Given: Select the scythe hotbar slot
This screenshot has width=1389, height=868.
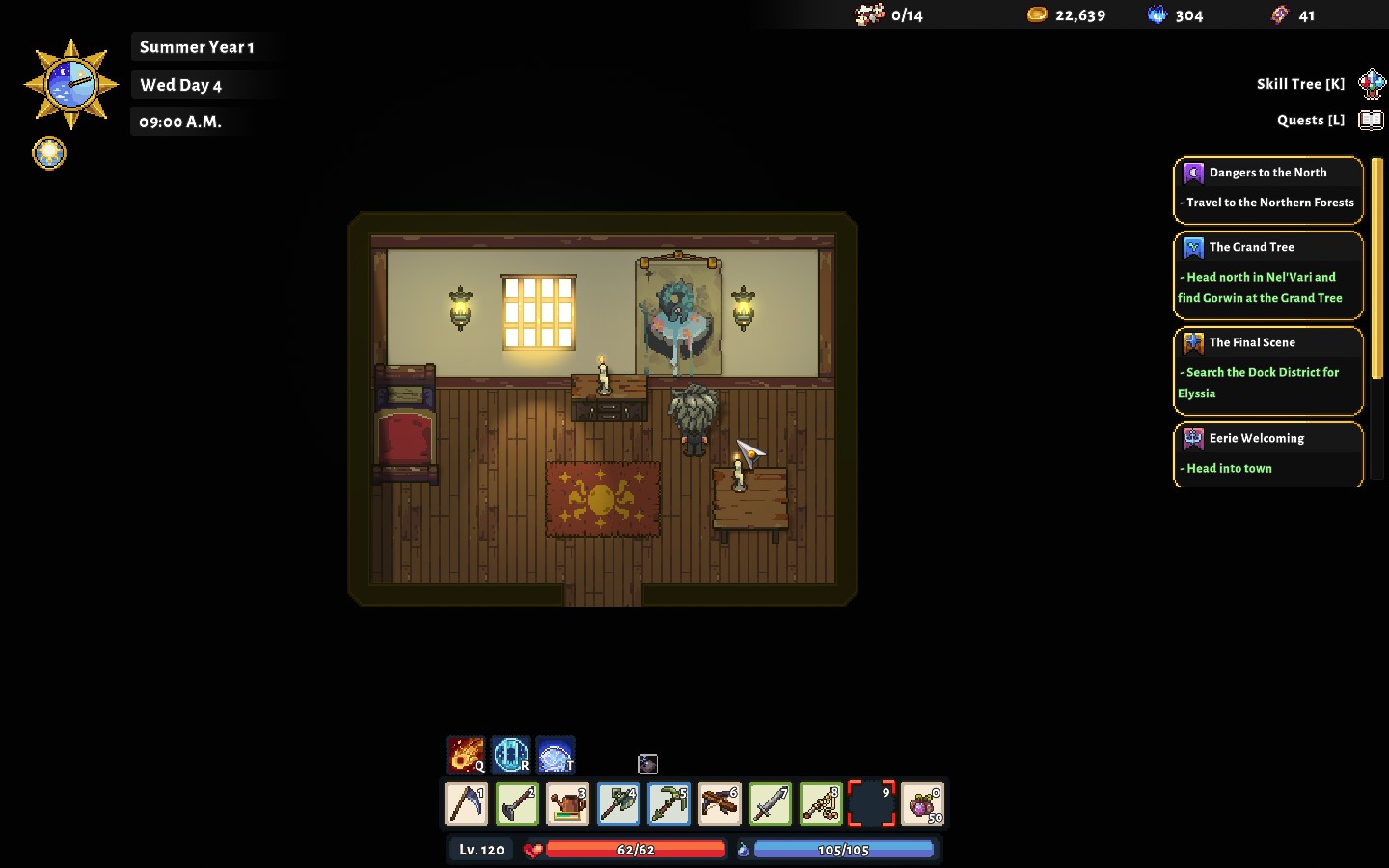Looking at the screenshot, I should [x=467, y=803].
